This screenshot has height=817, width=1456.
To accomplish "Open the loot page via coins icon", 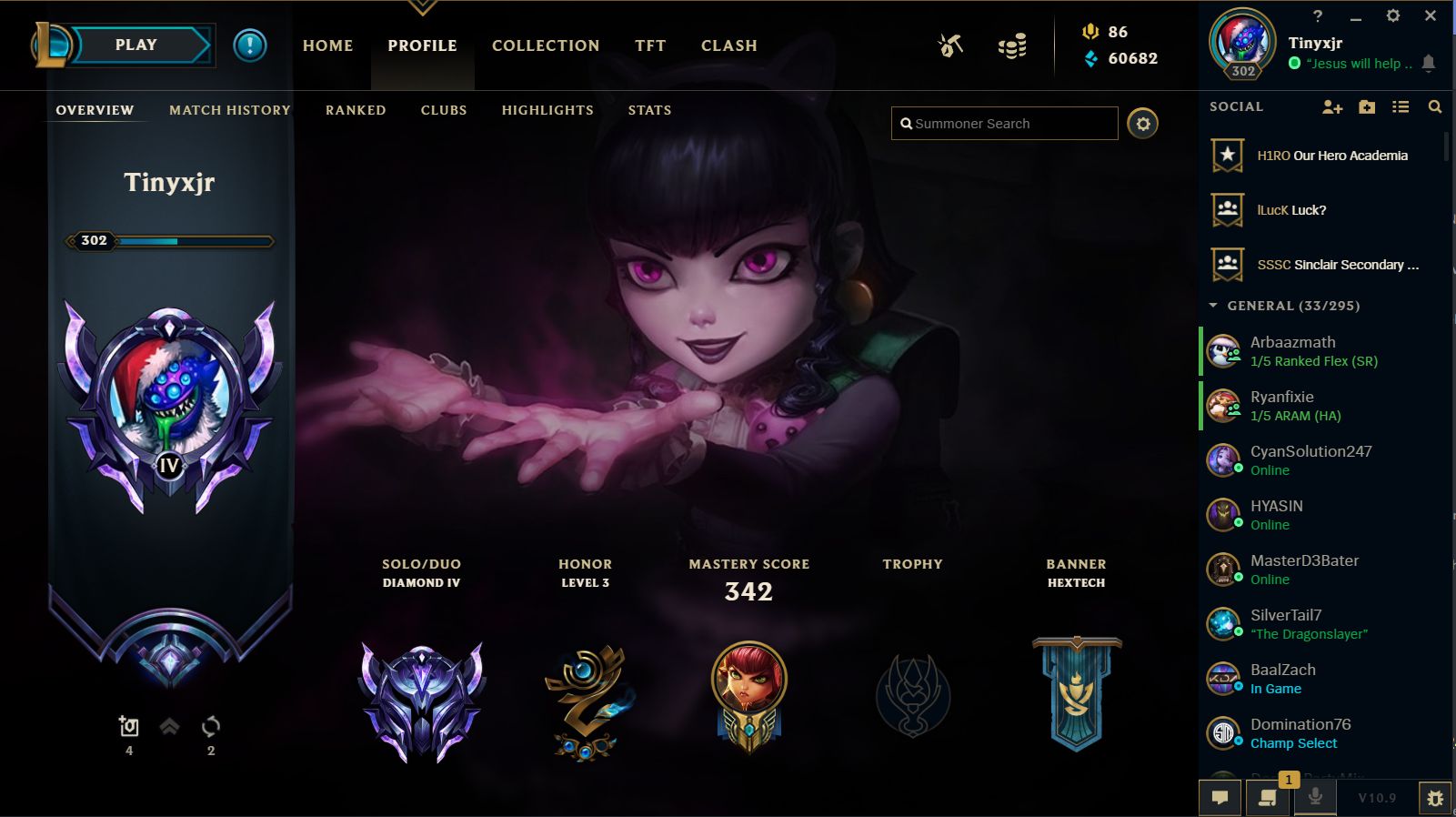I will [1012, 45].
